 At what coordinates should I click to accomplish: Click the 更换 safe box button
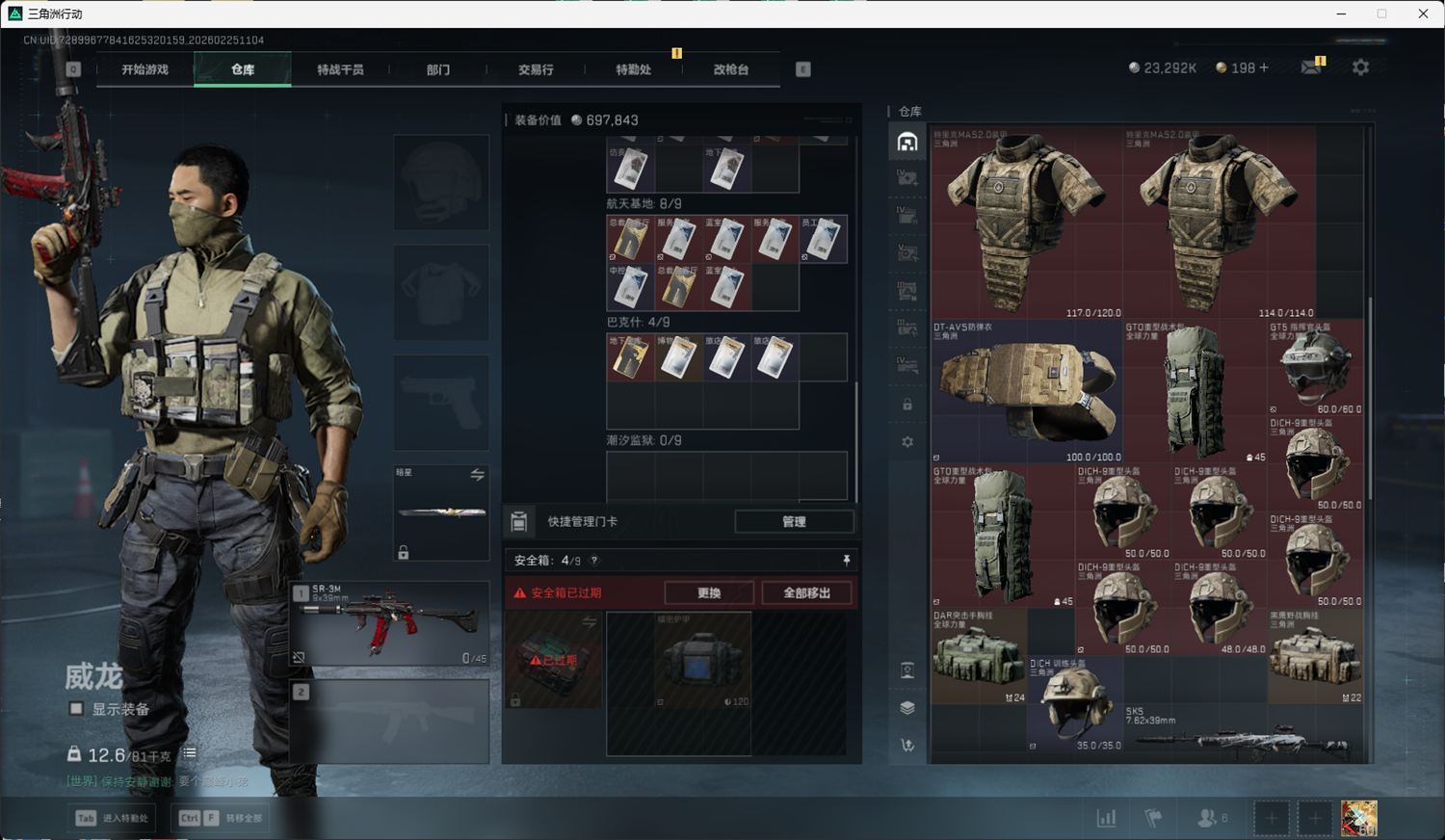pos(709,592)
